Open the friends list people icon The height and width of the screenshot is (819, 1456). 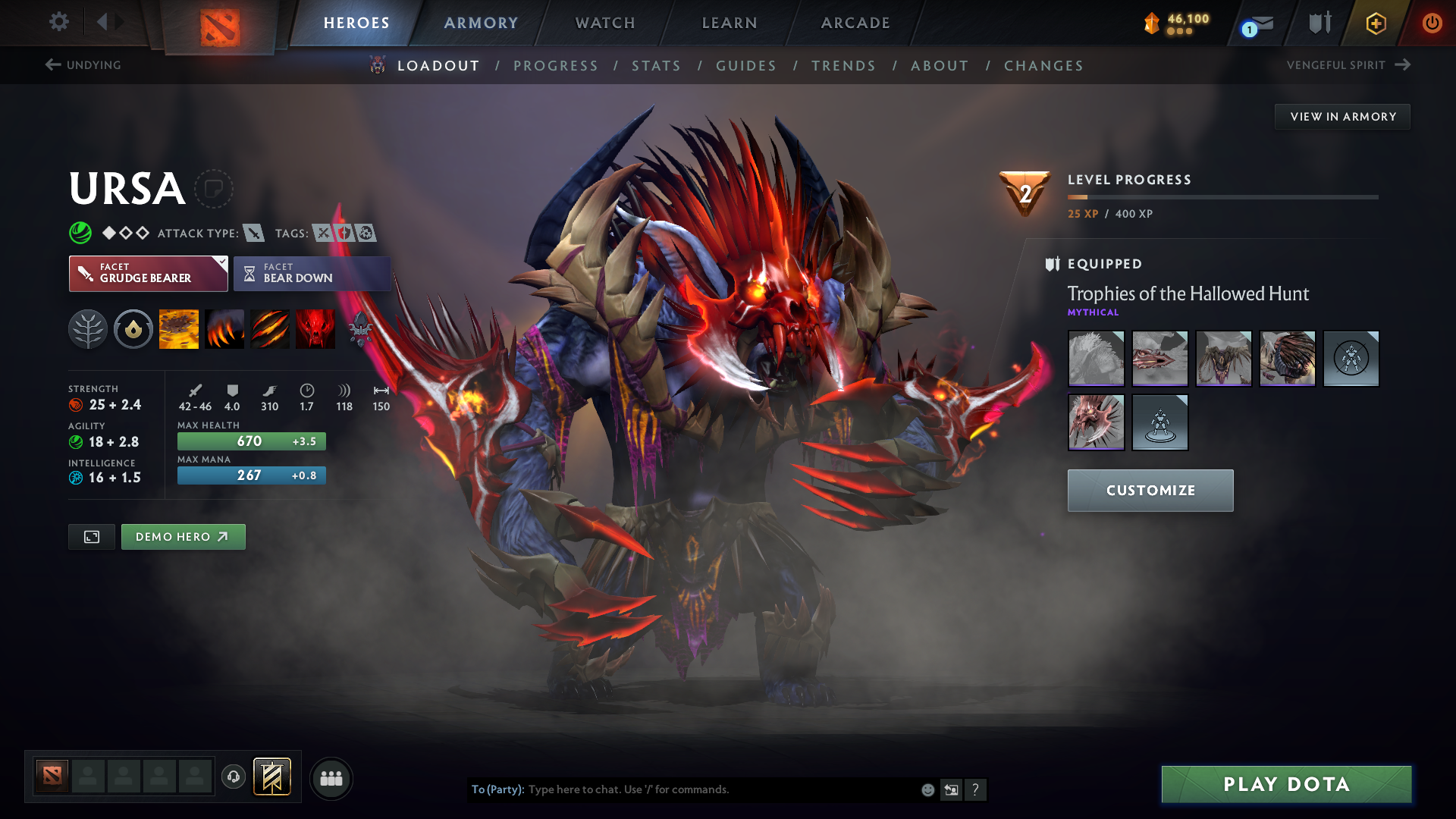coord(331,777)
